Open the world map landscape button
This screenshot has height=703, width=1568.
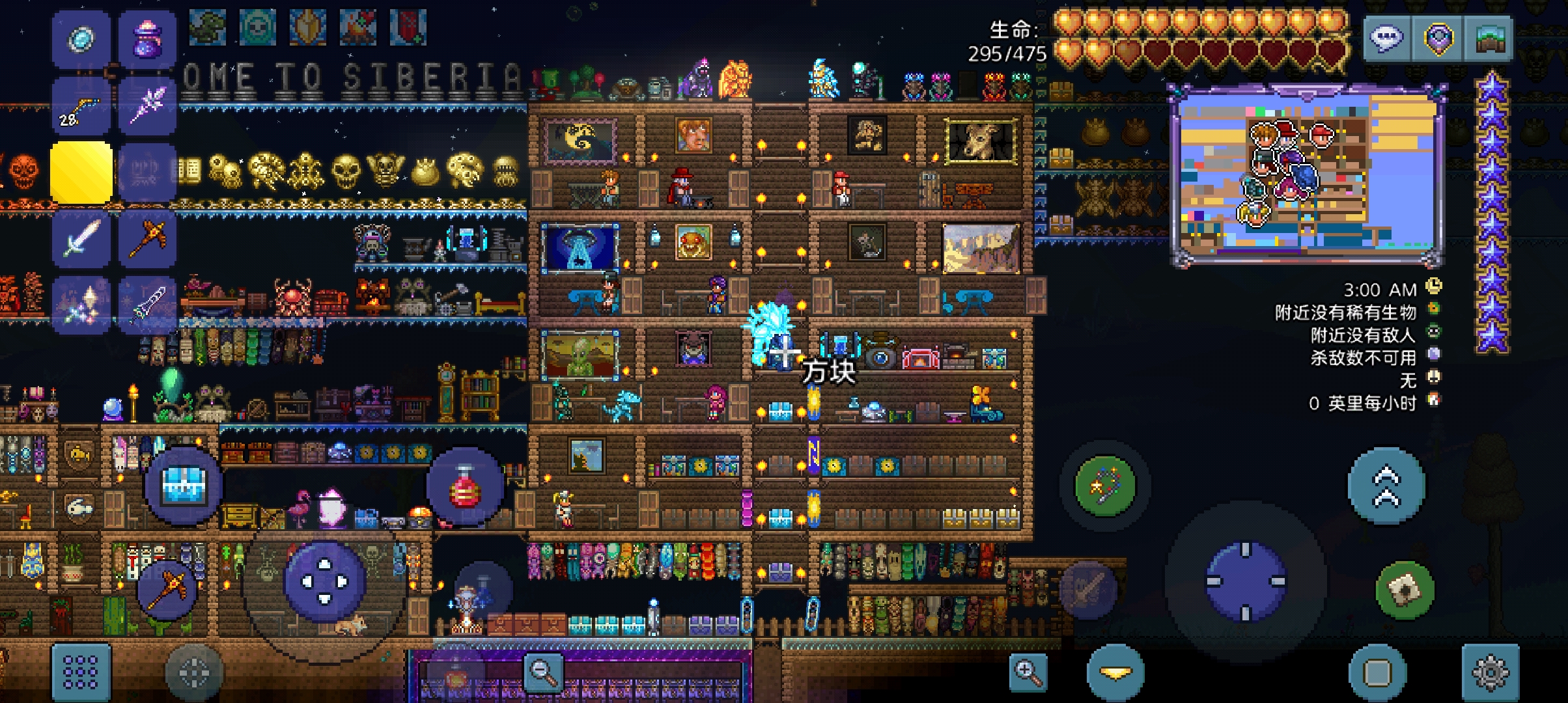[x=1488, y=38]
